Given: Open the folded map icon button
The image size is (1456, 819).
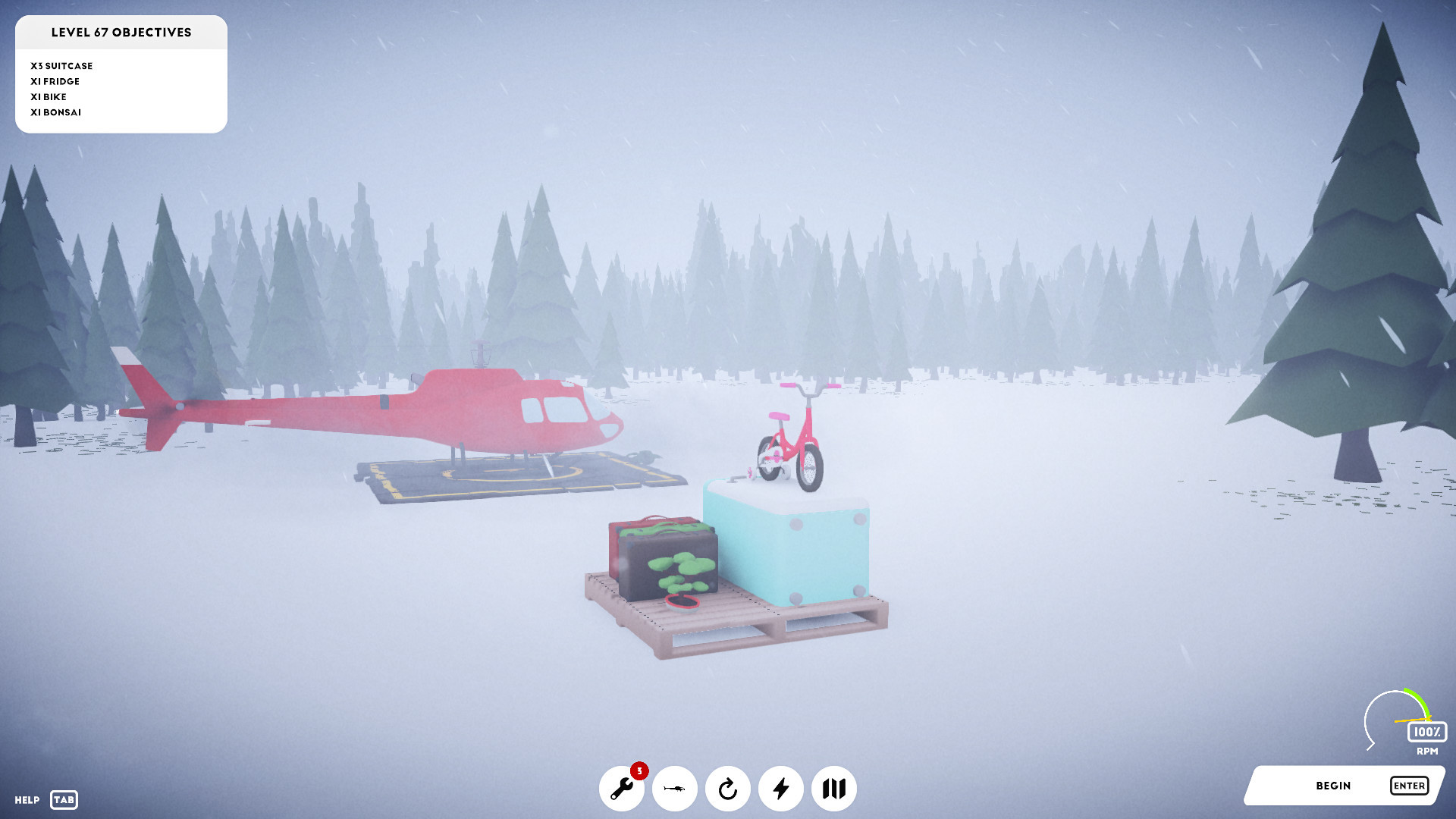Looking at the screenshot, I should click(x=834, y=789).
